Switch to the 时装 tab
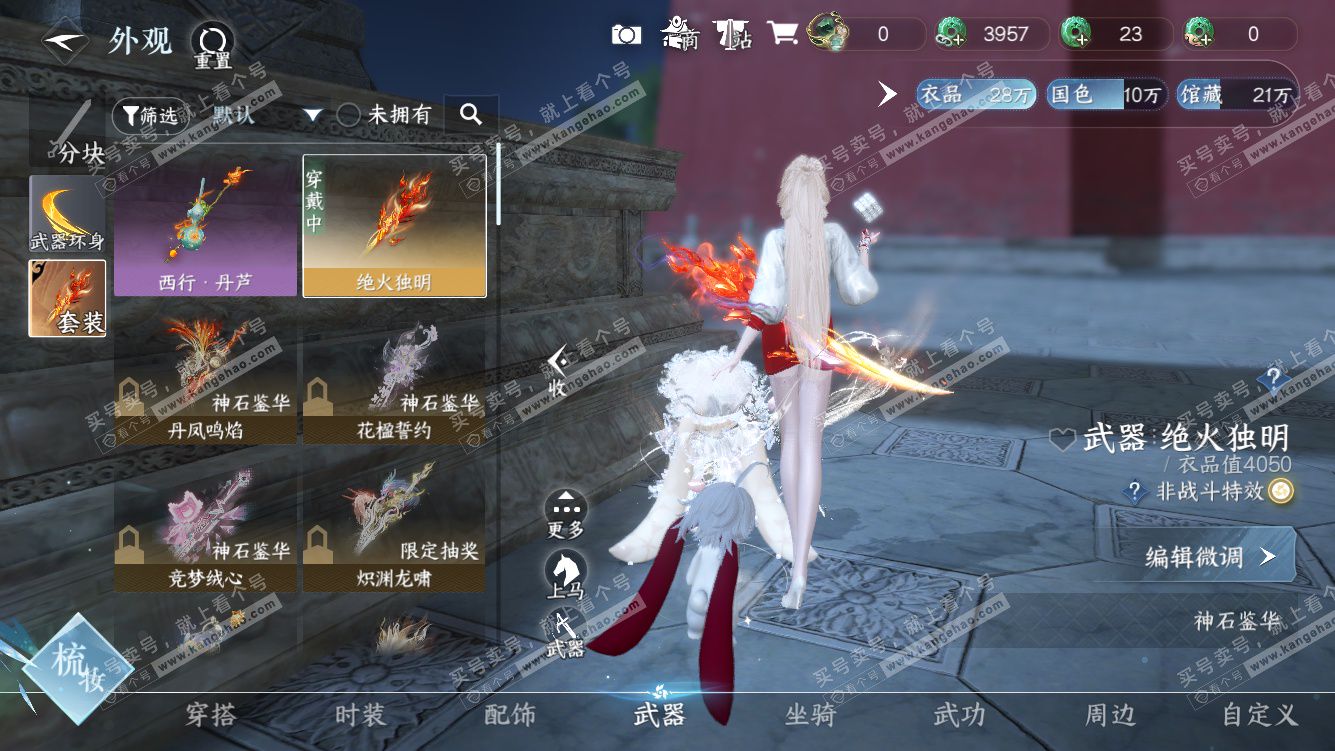Image resolution: width=1335 pixels, height=751 pixels. [360, 714]
